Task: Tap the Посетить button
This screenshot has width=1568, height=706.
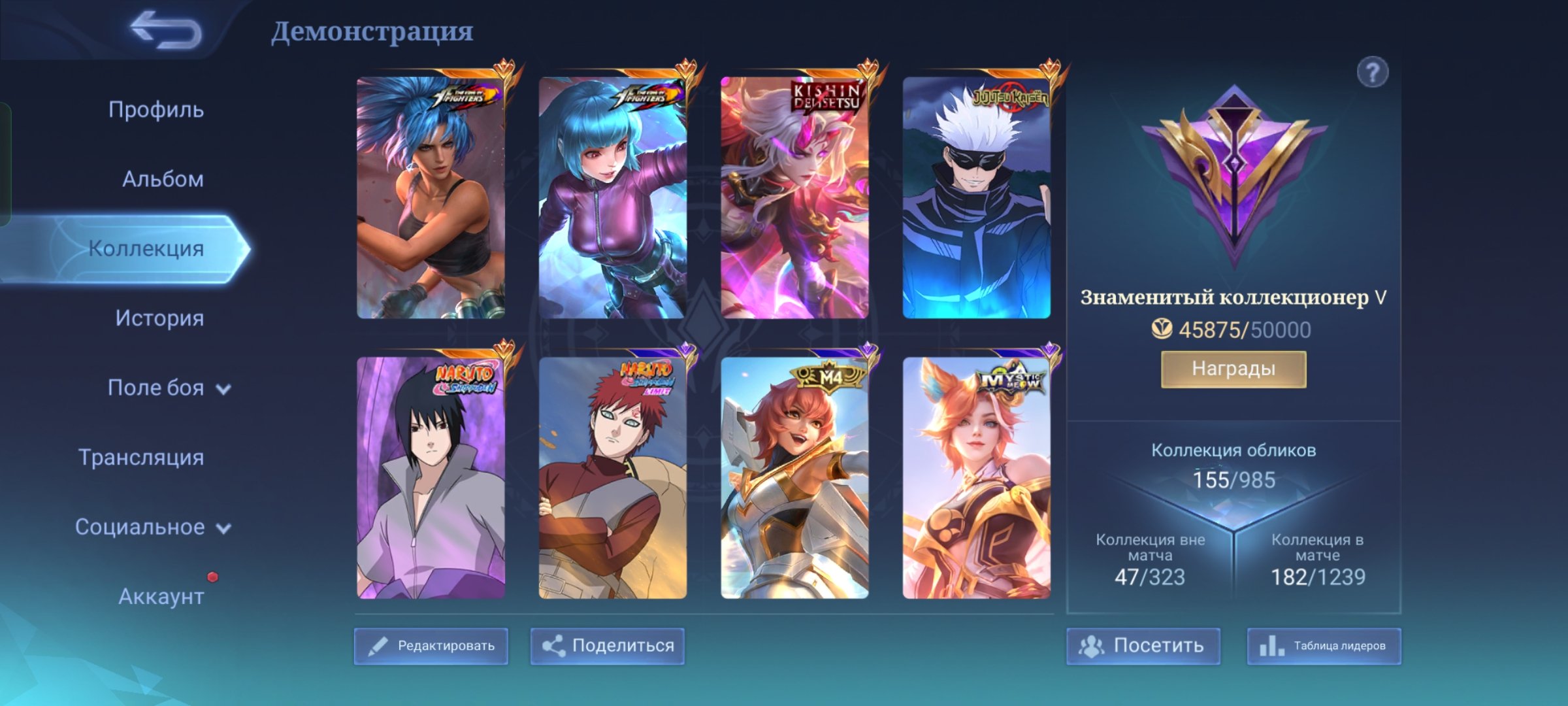Action: pos(1143,646)
